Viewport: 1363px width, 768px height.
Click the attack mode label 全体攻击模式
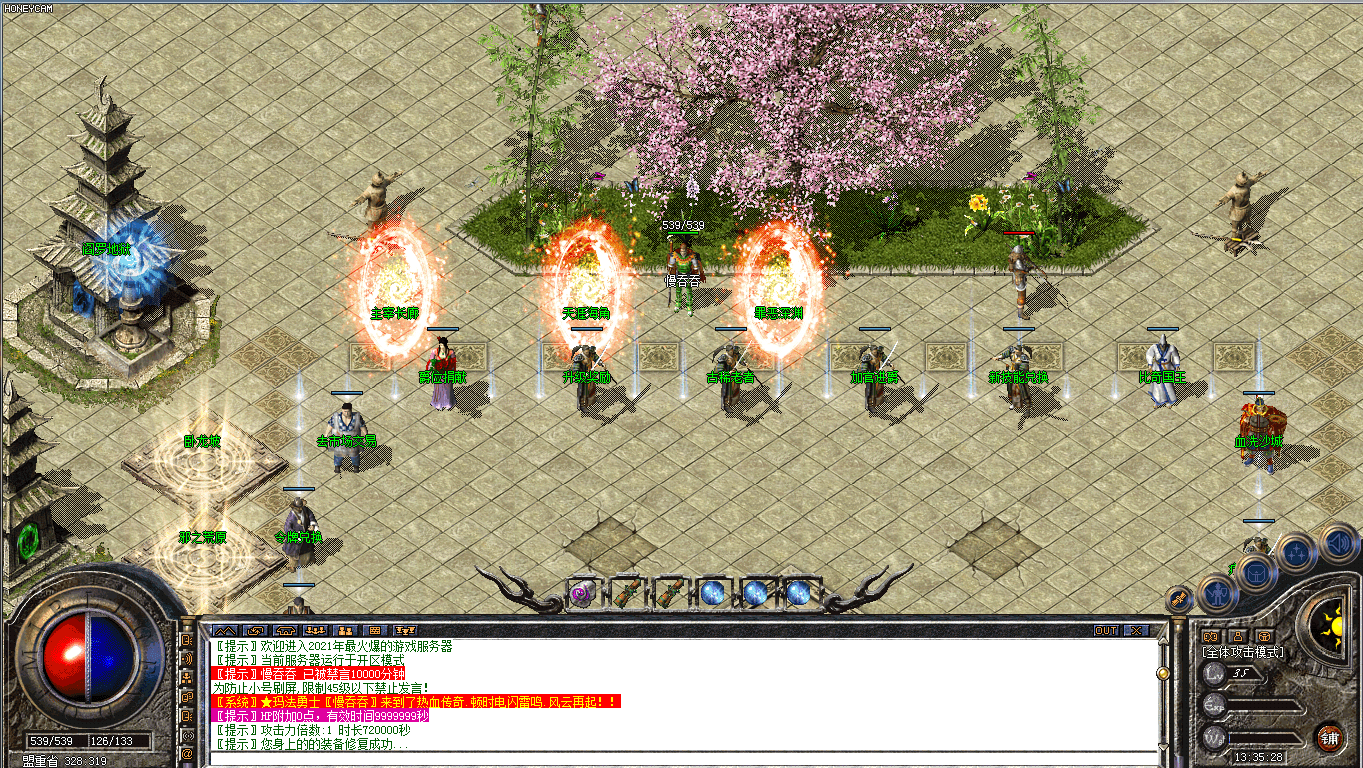1243,652
